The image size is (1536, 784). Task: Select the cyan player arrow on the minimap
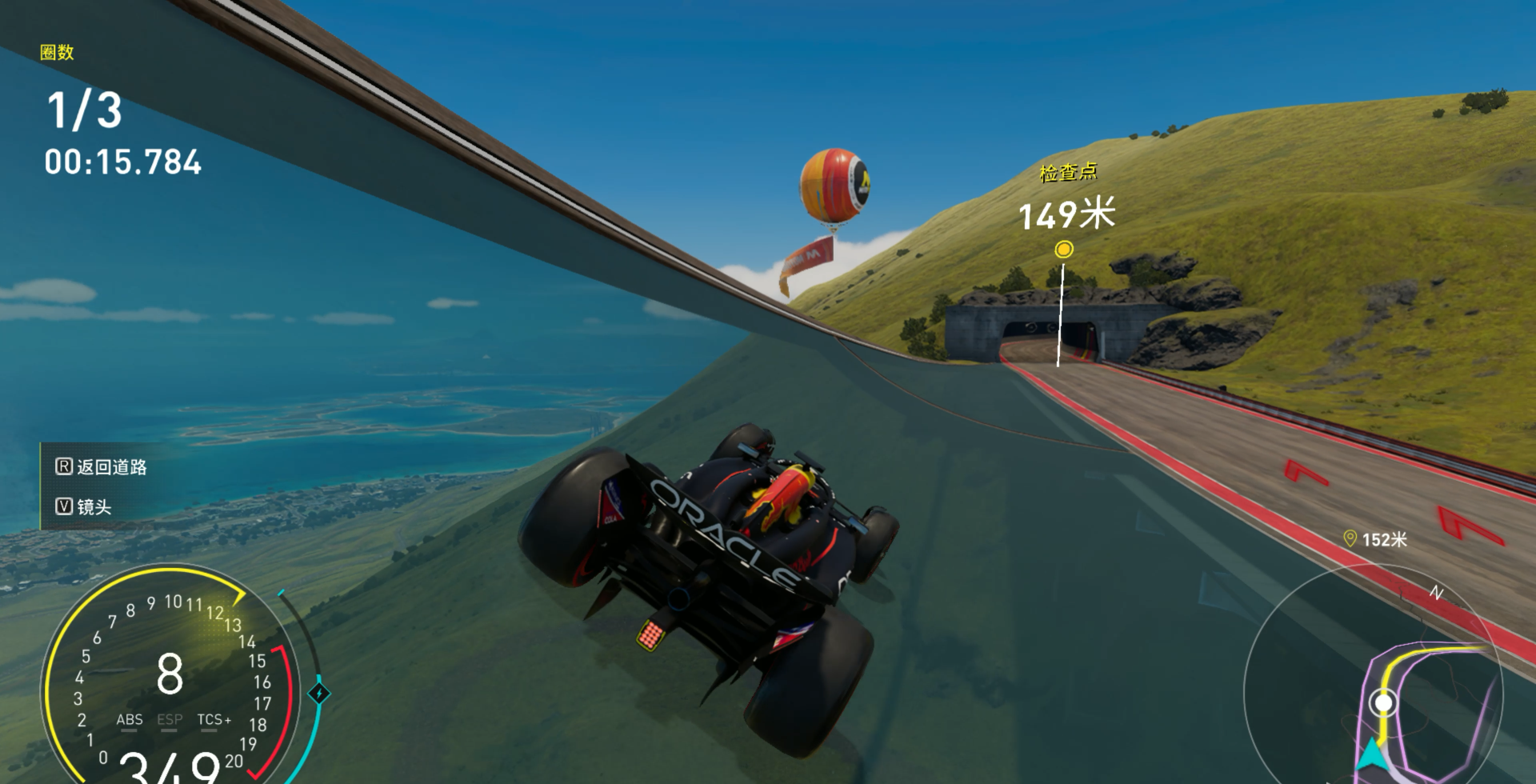pyautogui.click(x=1371, y=755)
